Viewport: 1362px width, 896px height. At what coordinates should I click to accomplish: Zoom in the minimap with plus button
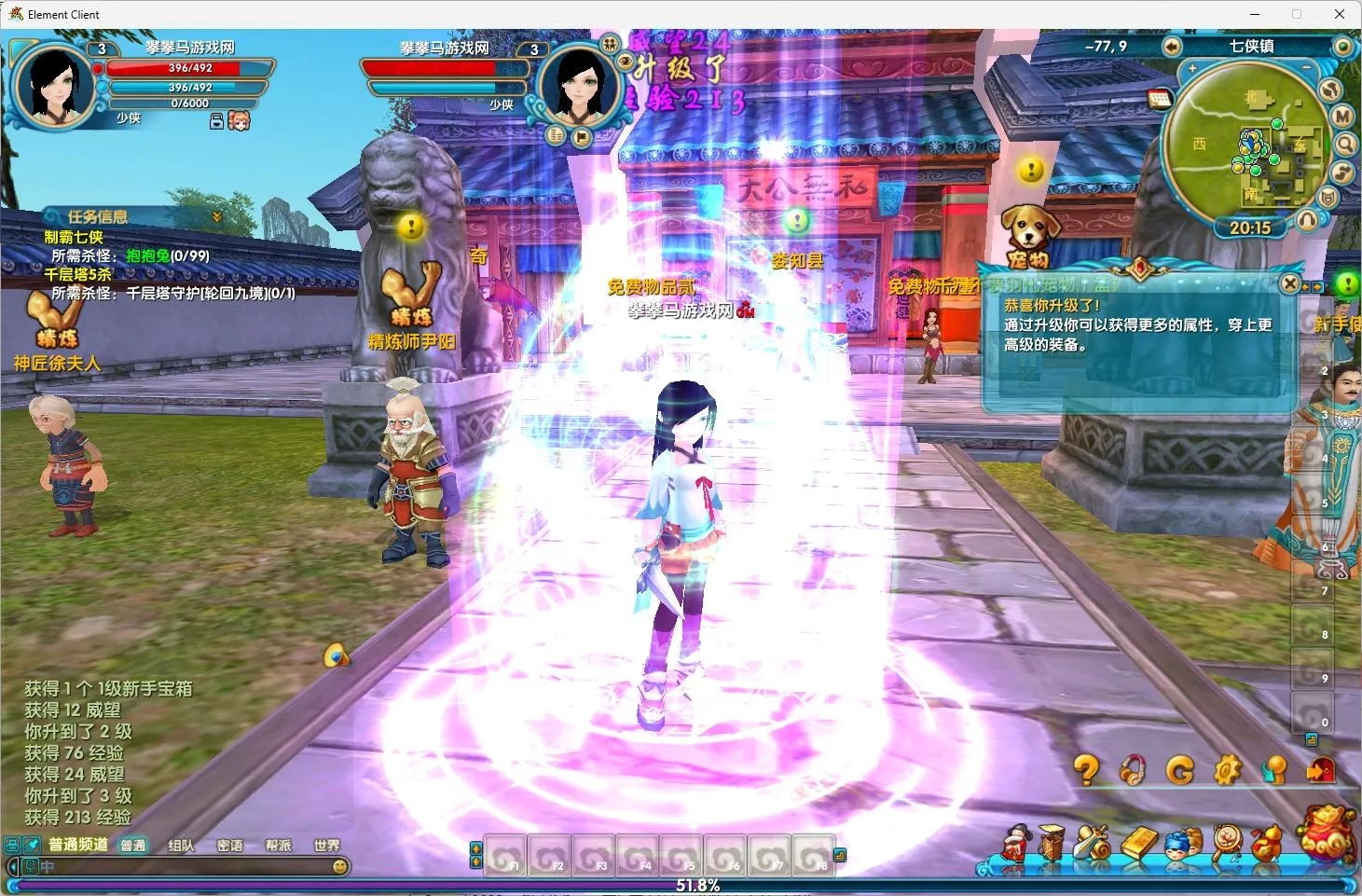(x=1191, y=69)
